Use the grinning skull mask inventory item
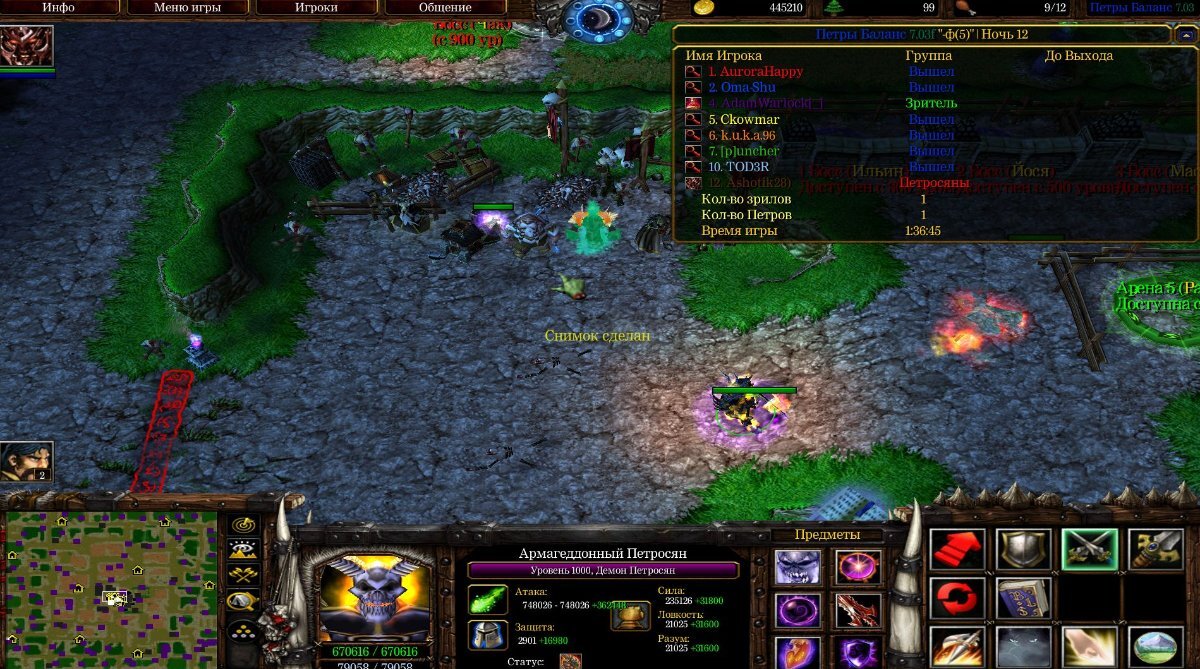The height and width of the screenshot is (669, 1200). [798, 567]
